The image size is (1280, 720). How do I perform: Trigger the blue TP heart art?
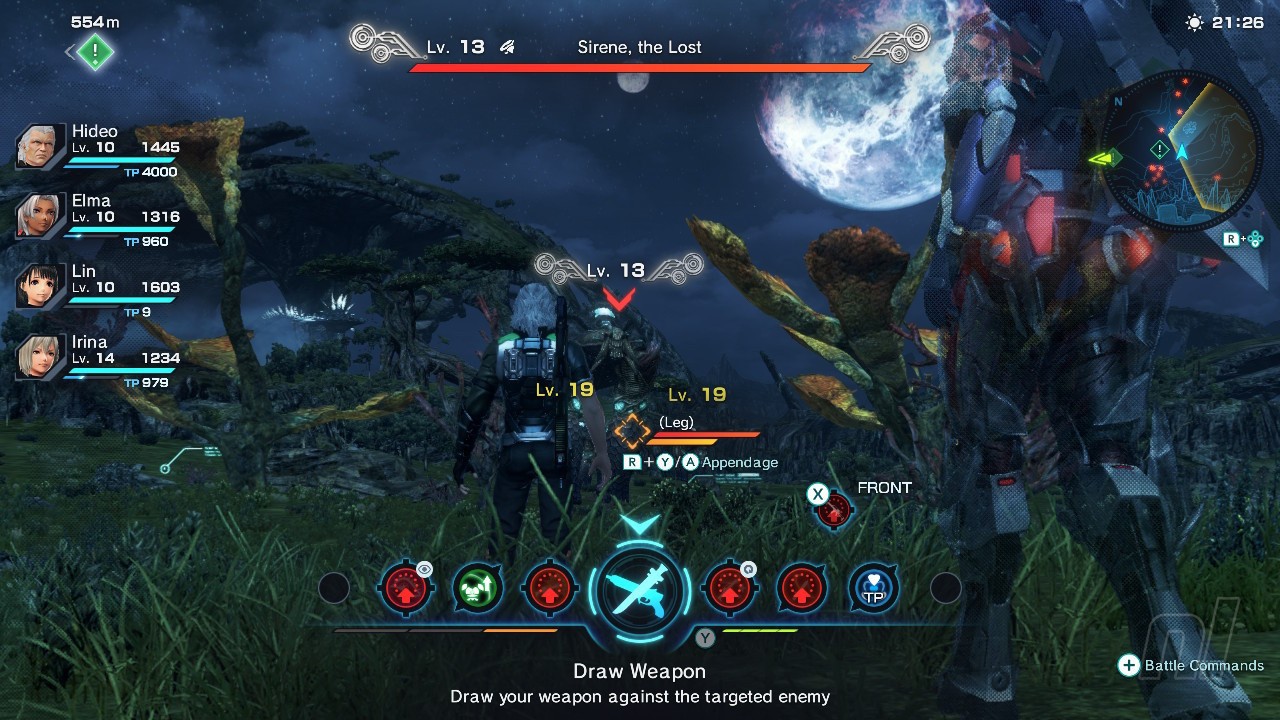874,588
